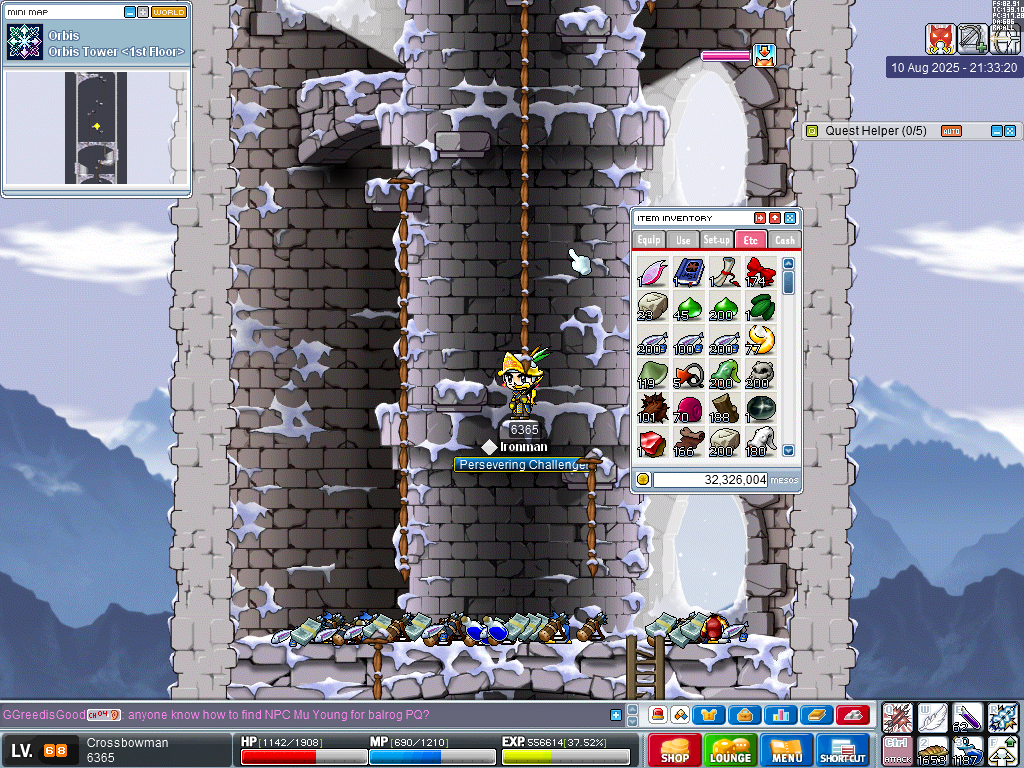Switch to the Equip inventory tab
This screenshot has height=768, width=1024.
tap(649, 240)
